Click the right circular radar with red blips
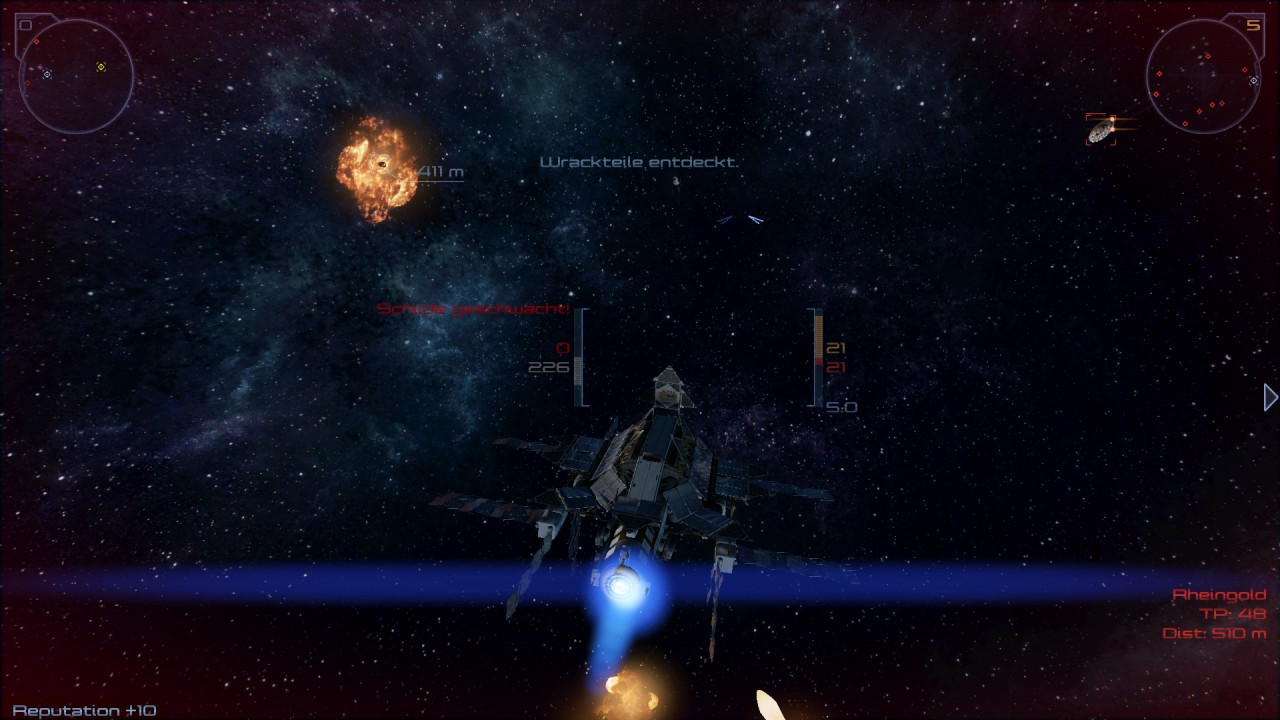Screen dimensions: 1280x720 click(1203, 76)
